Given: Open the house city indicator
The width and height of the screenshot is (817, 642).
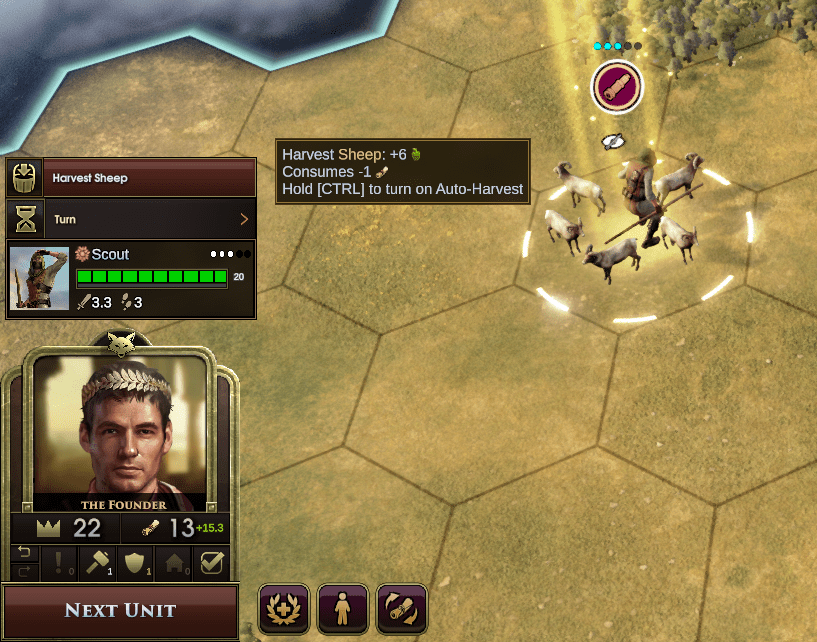Looking at the screenshot, I should (x=174, y=563).
